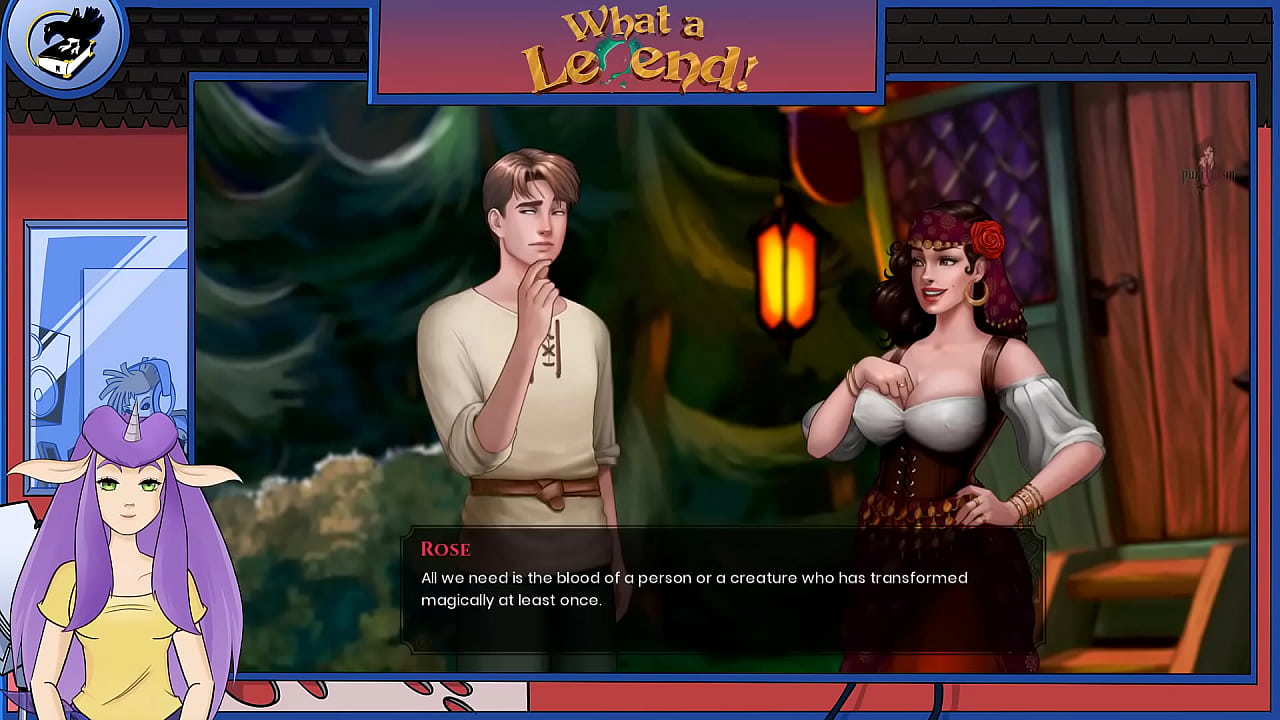Advance Rose's dialogue by clicking the text box
Image resolution: width=1280 pixels, height=720 pixels.
[x=720, y=590]
